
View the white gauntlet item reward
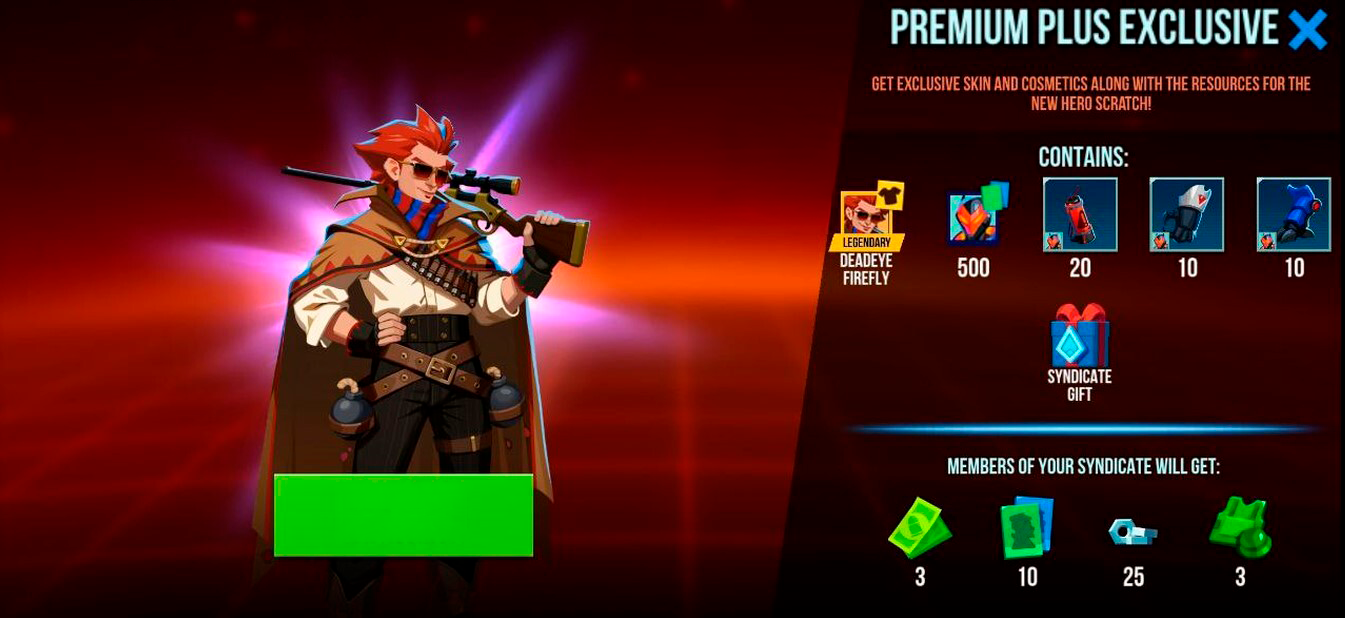pos(1187,215)
